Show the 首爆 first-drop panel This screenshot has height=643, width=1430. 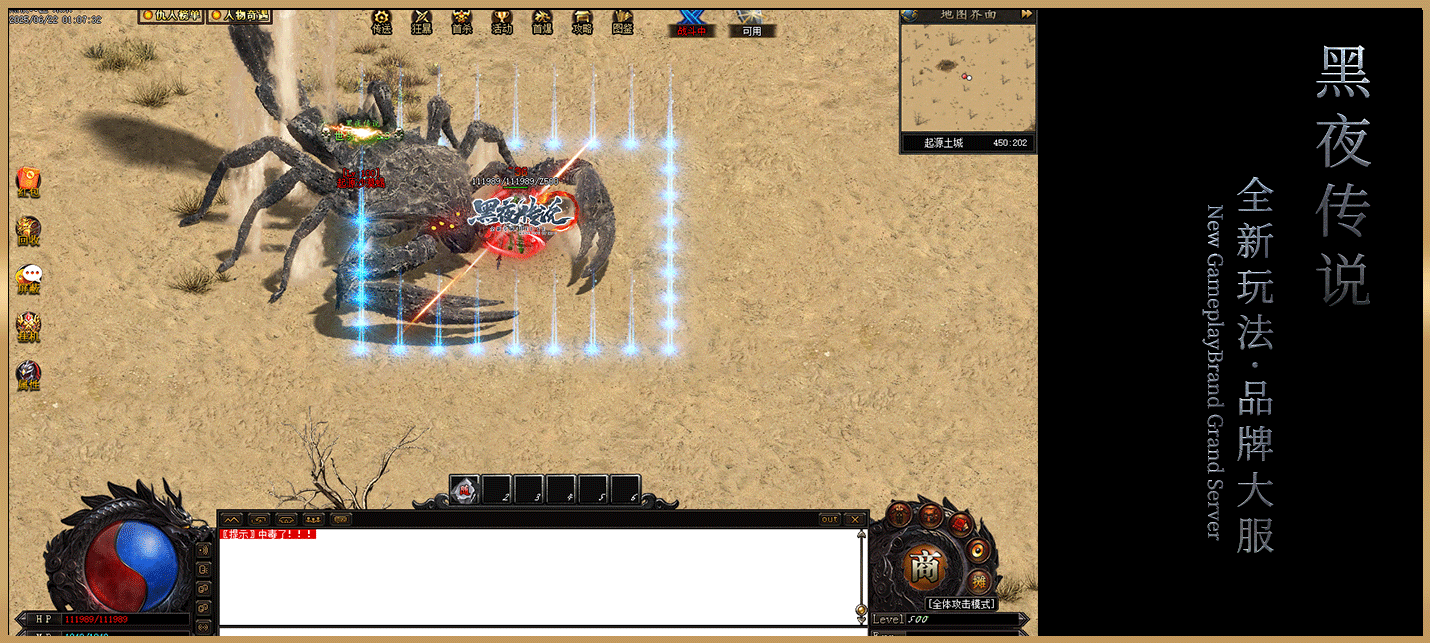pyautogui.click(x=542, y=22)
